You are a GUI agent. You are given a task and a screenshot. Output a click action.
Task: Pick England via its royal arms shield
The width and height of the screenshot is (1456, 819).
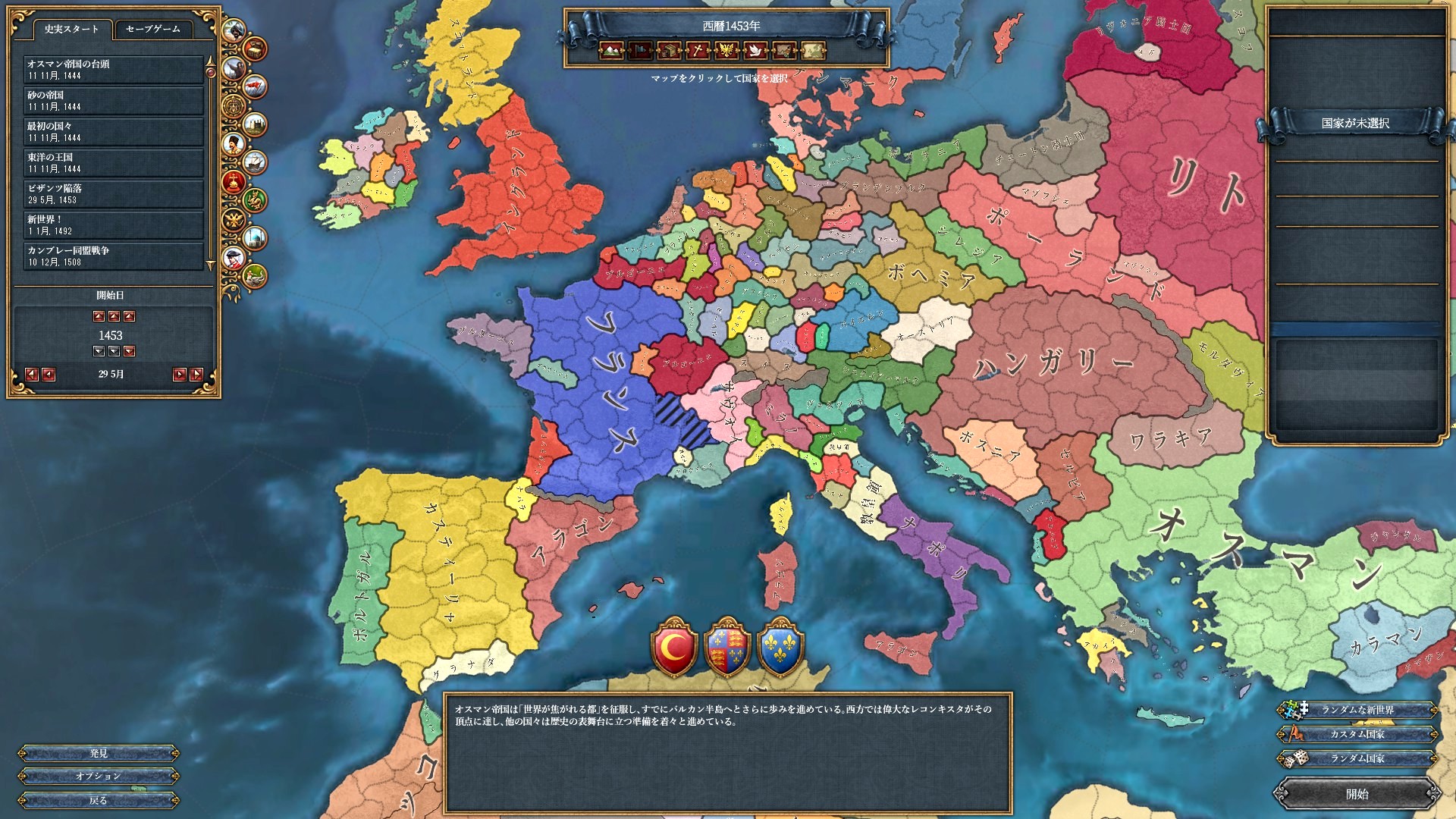[x=728, y=648]
